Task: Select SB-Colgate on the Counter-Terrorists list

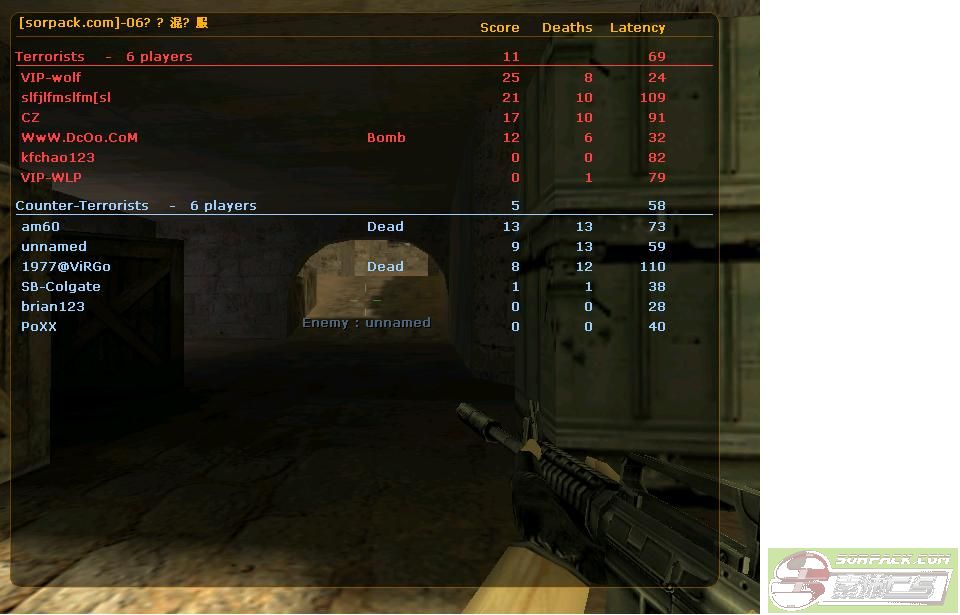Action: tap(61, 286)
